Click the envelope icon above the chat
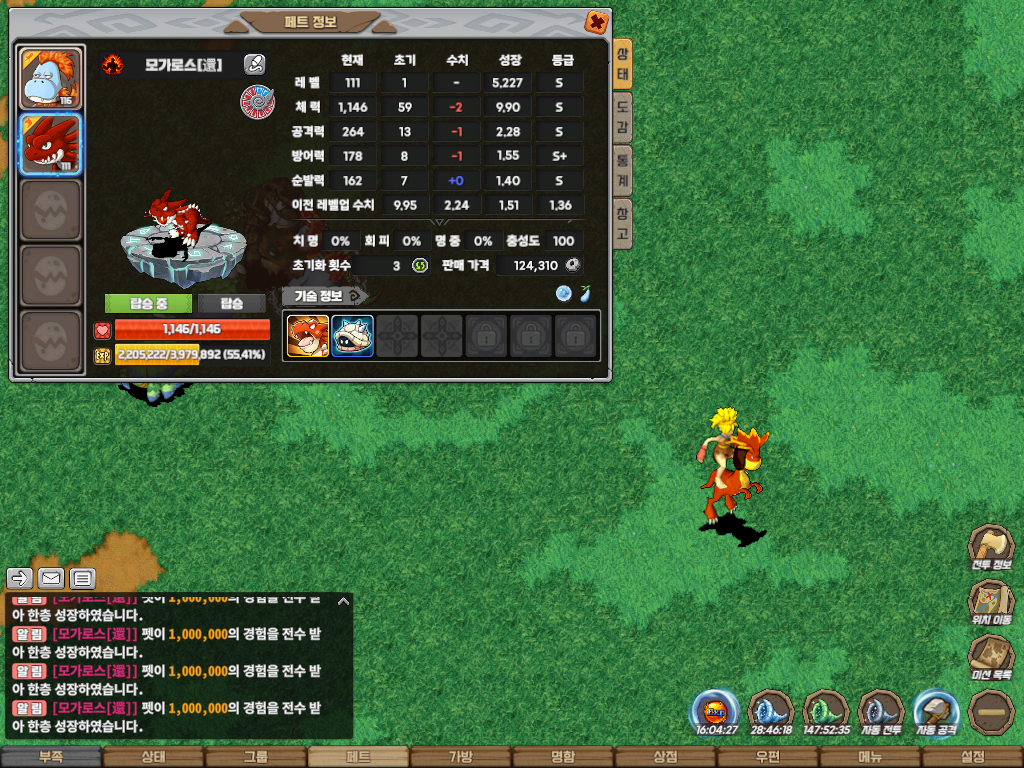Image resolution: width=1024 pixels, height=768 pixels. pyautogui.click(x=51, y=578)
